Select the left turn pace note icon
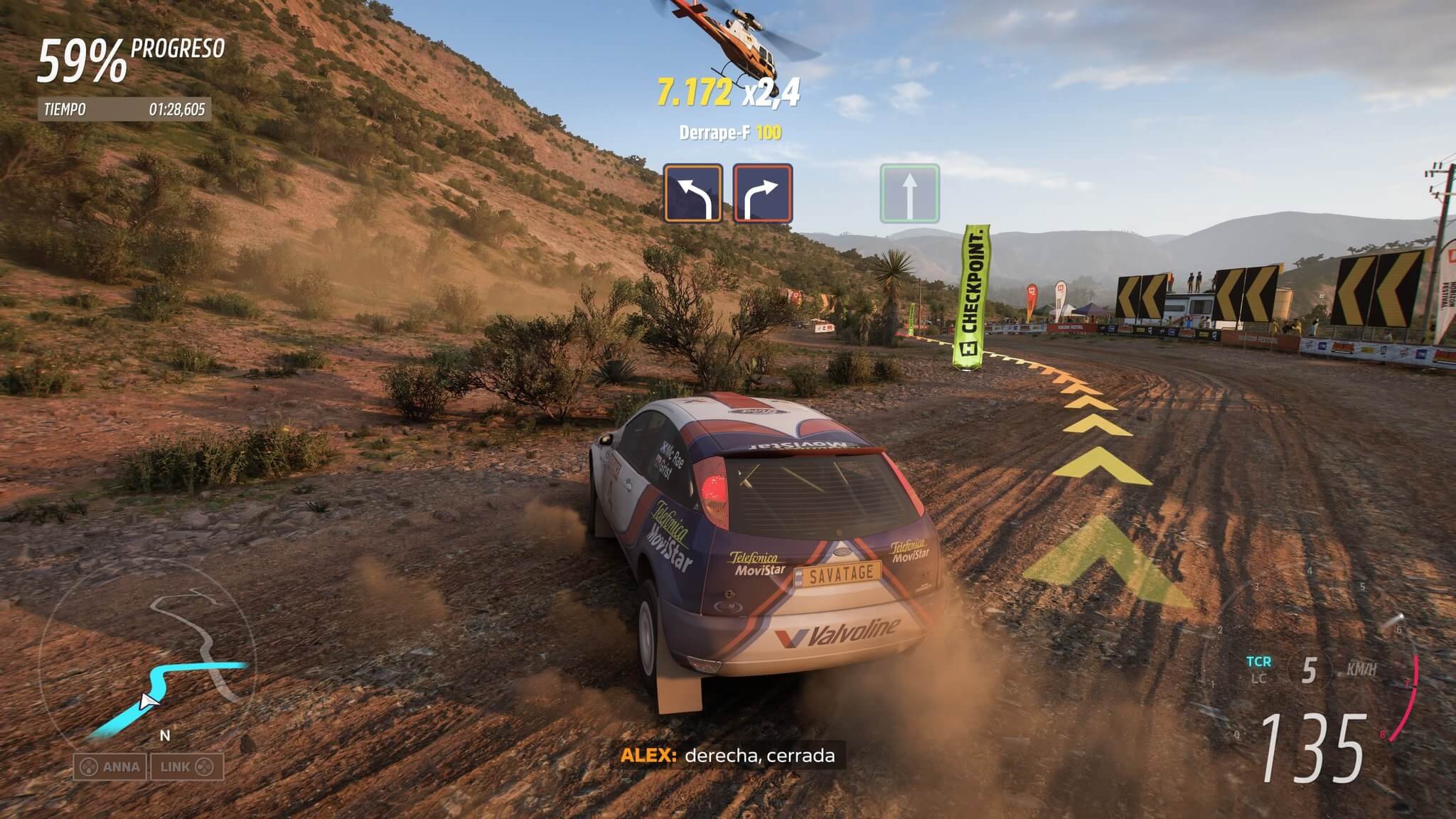This screenshot has height=819, width=1456. pyautogui.click(x=692, y=193)
